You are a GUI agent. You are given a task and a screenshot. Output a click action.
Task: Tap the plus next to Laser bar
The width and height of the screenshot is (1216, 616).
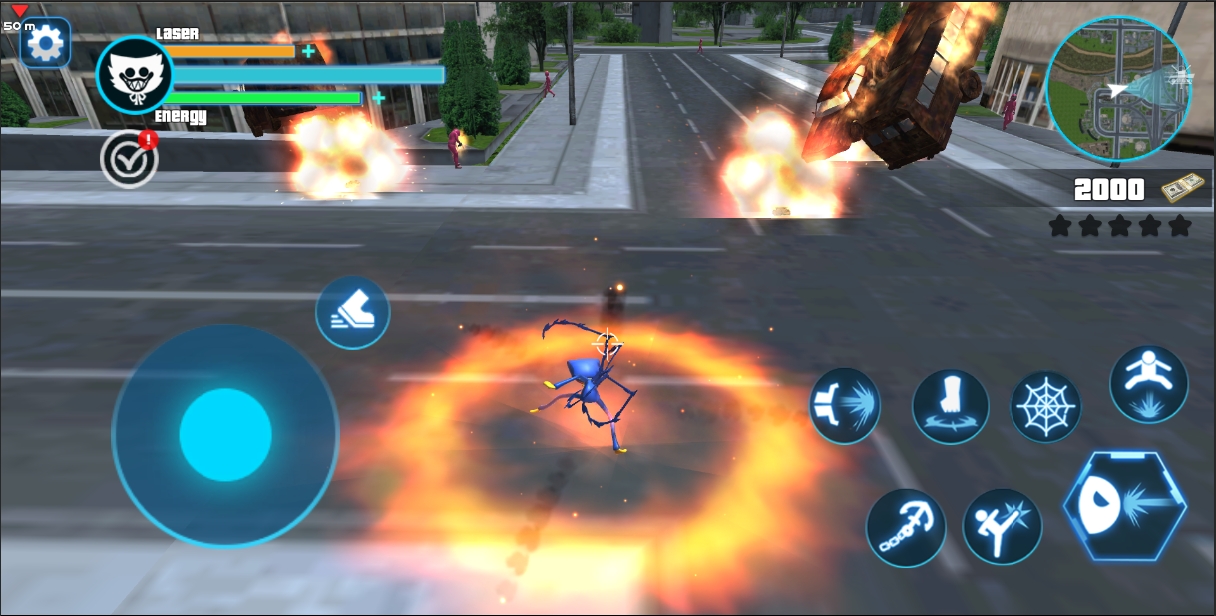pos(308,51)
